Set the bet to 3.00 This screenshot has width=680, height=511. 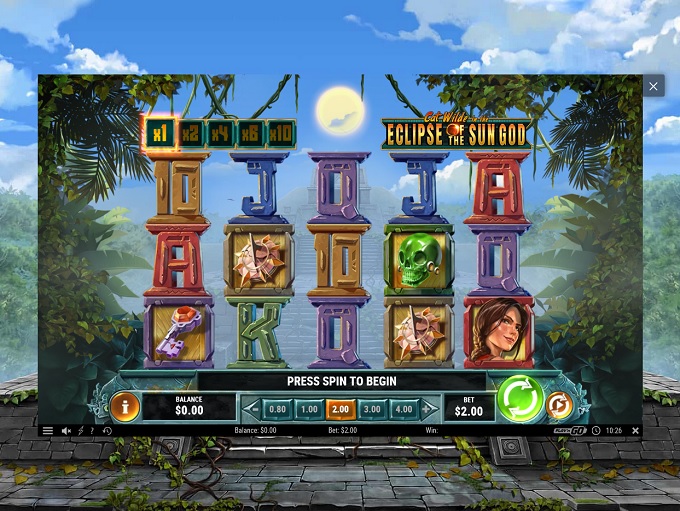point(372,409)
